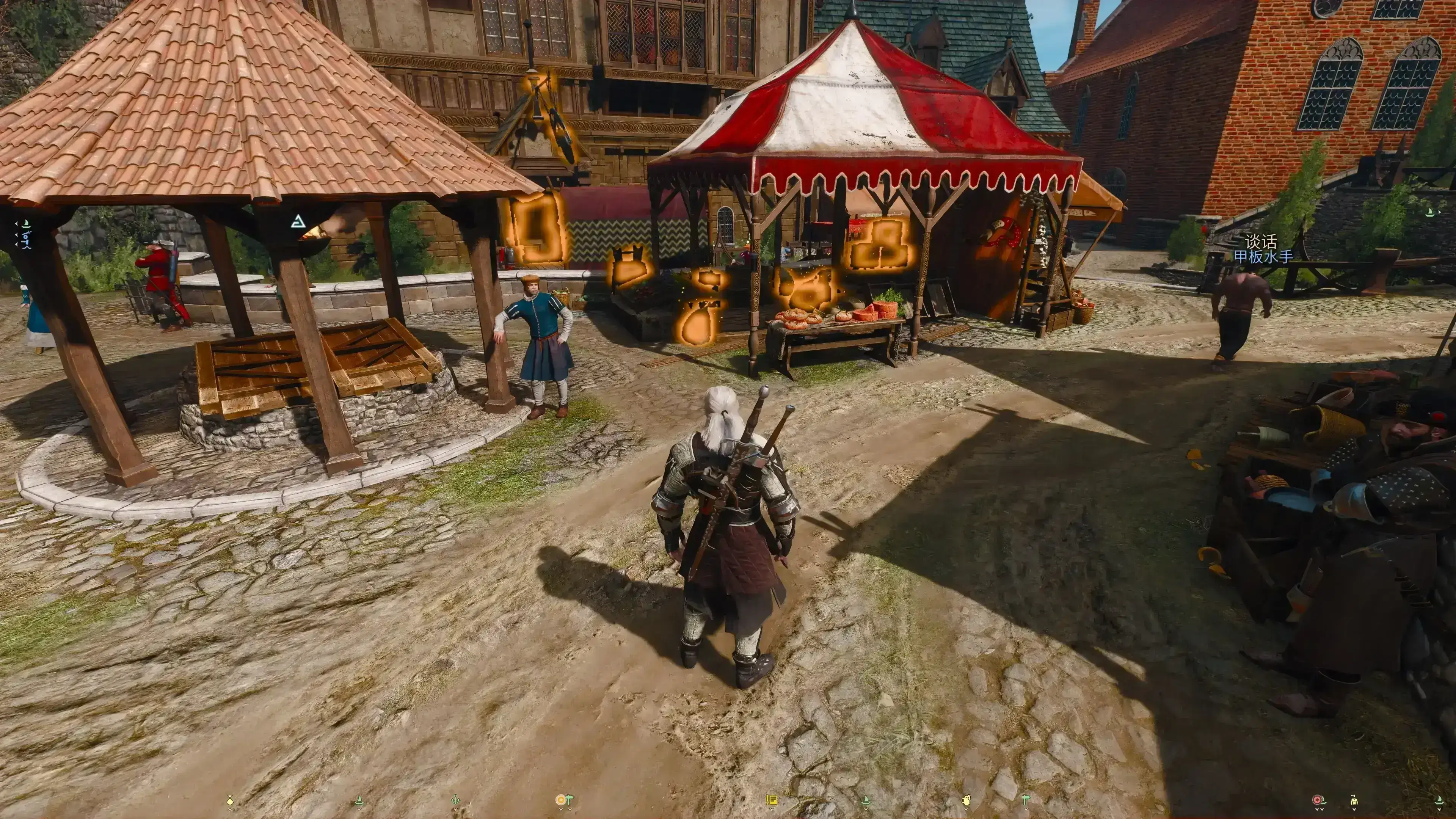Click the orange coin marker
The width and height of the screenshot is (1456, 819).
[x=561, y=800]
